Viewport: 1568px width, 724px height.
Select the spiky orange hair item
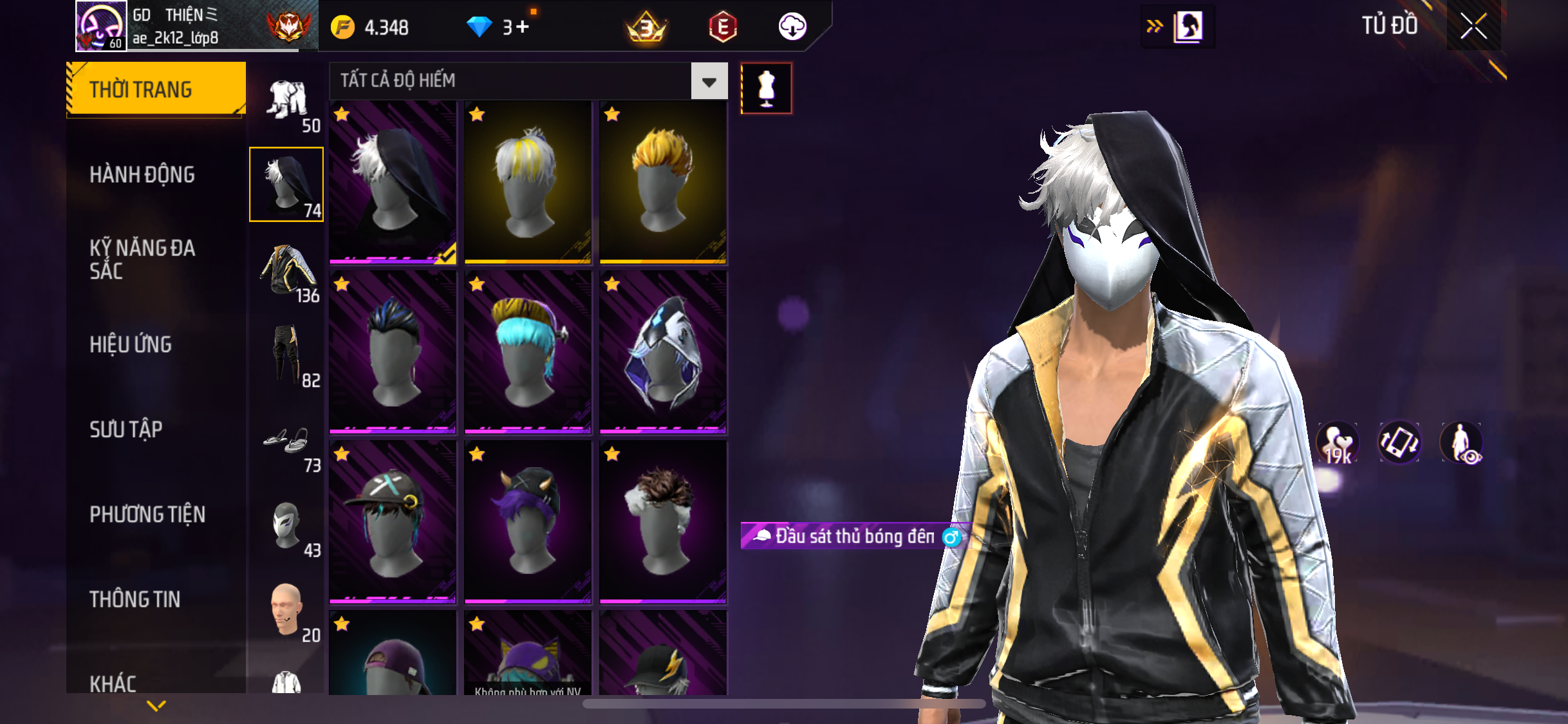pos(663,183)
